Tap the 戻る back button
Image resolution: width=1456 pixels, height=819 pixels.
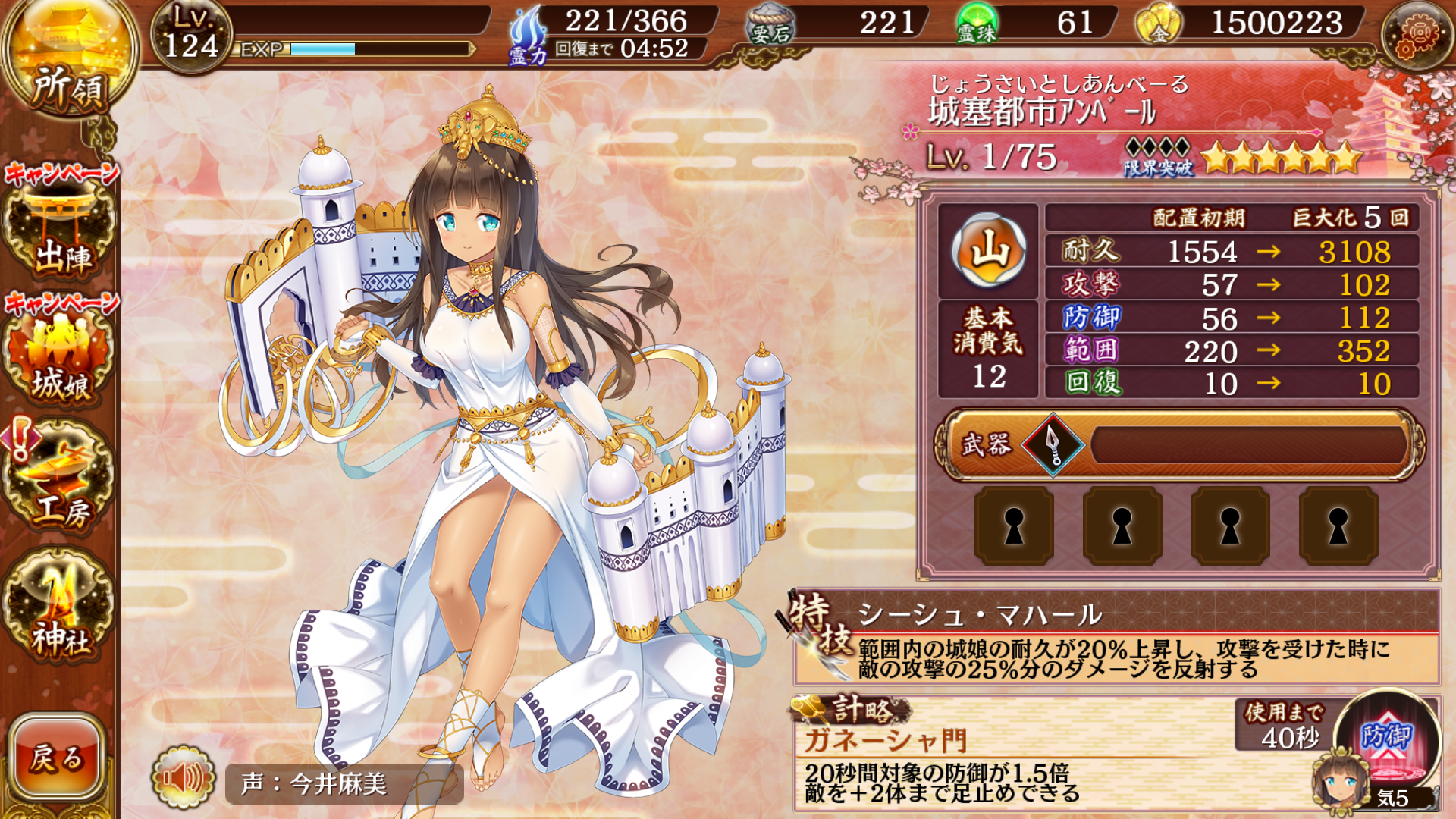[x=57, y=757]
